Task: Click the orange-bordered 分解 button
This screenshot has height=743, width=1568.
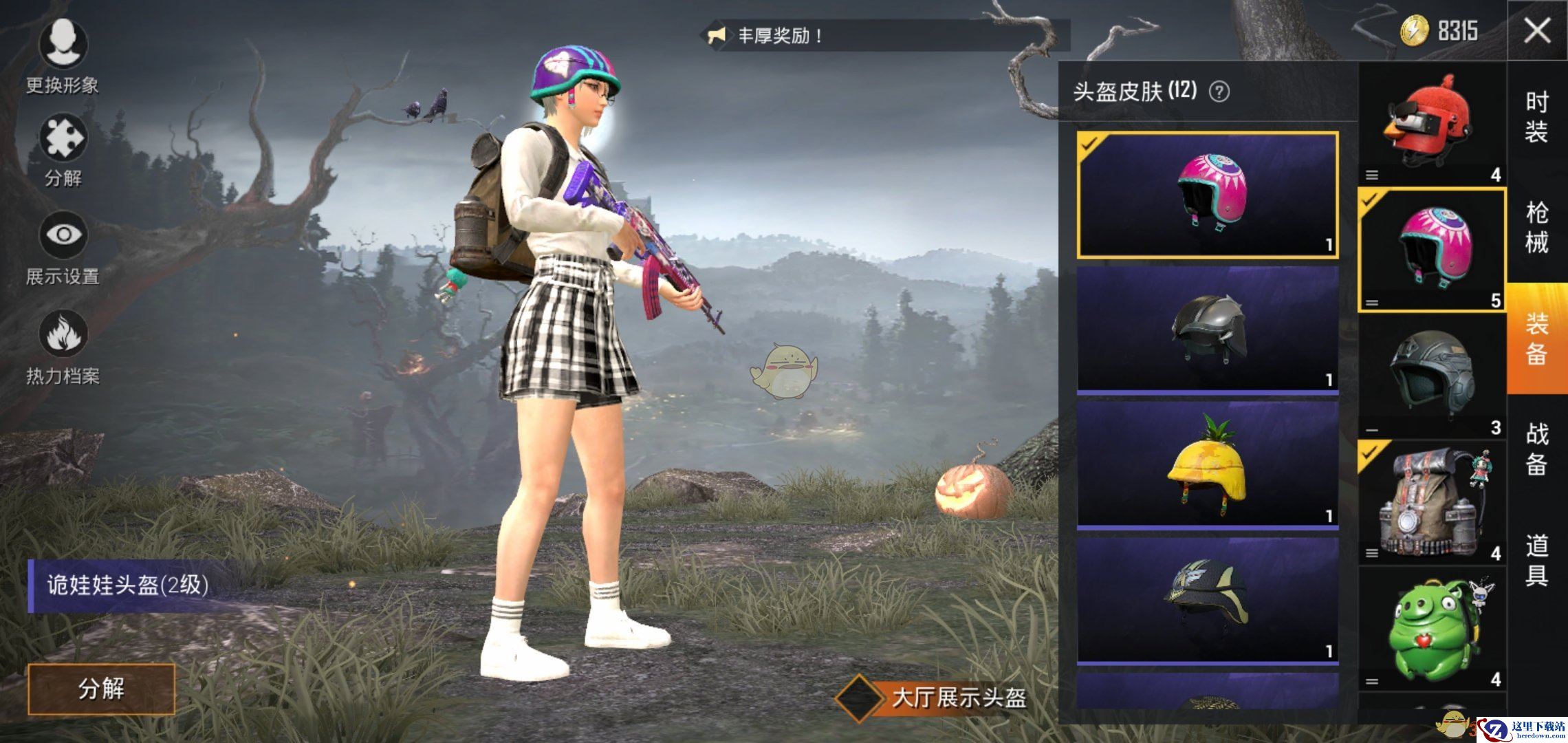Action: (x=102, y=689)
